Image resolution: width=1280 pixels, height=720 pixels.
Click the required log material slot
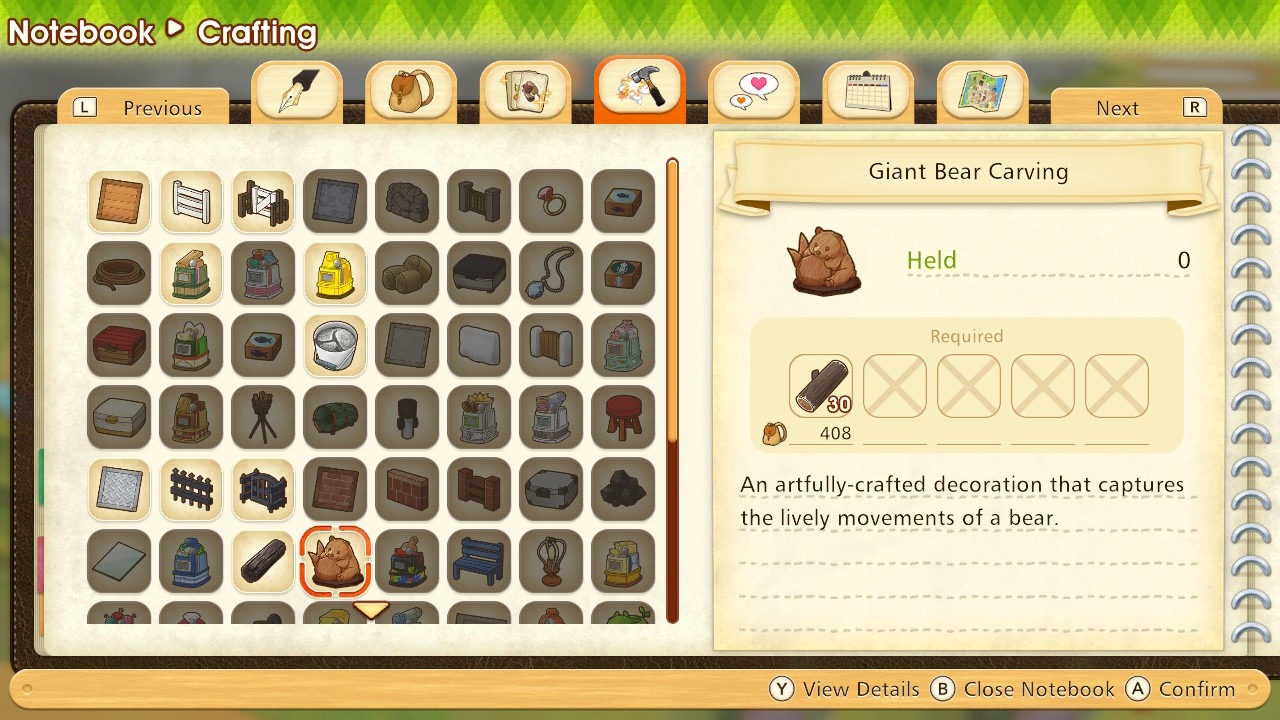coord(821,386)
